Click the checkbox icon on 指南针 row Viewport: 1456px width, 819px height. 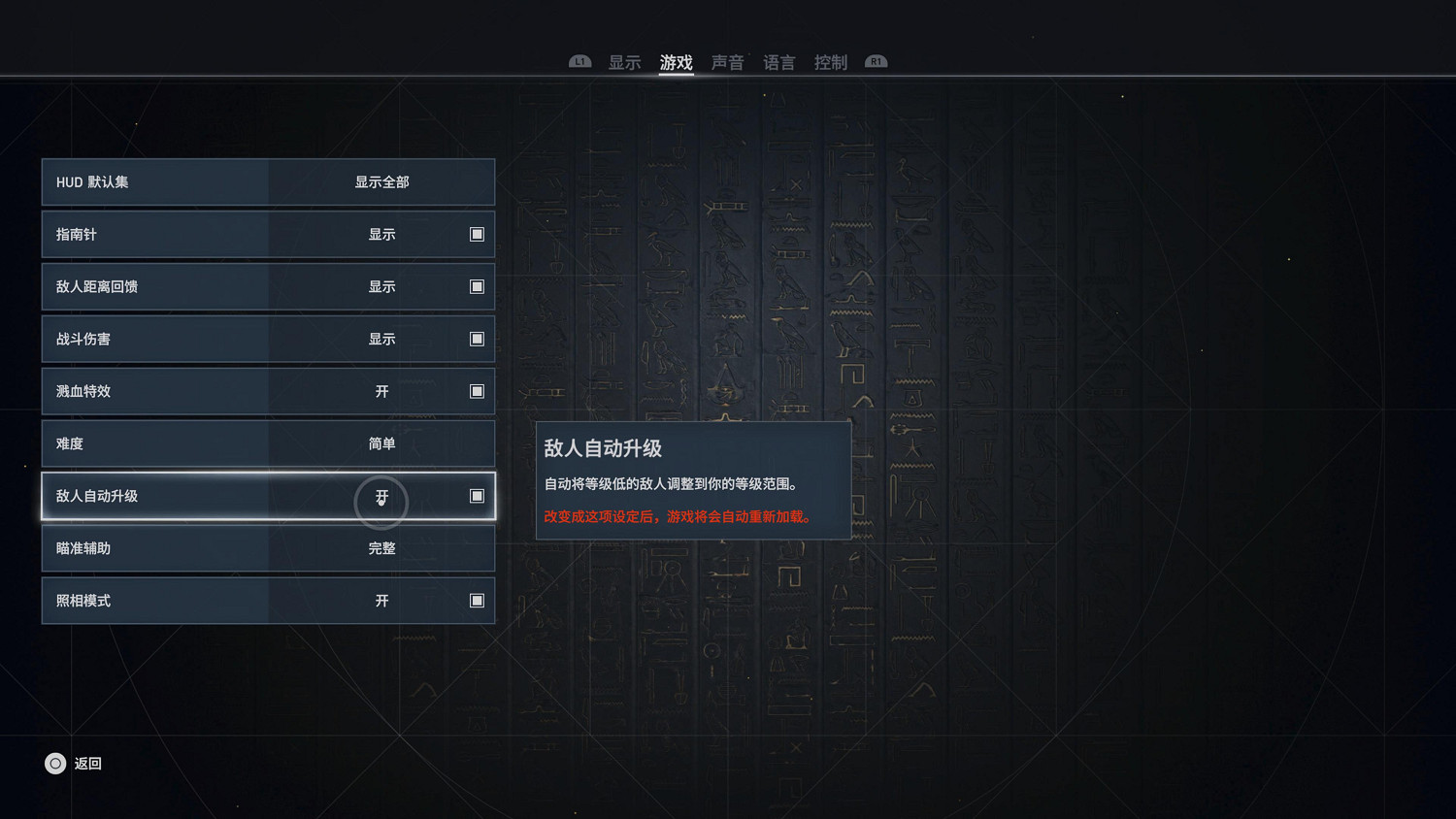coord(477,234)
